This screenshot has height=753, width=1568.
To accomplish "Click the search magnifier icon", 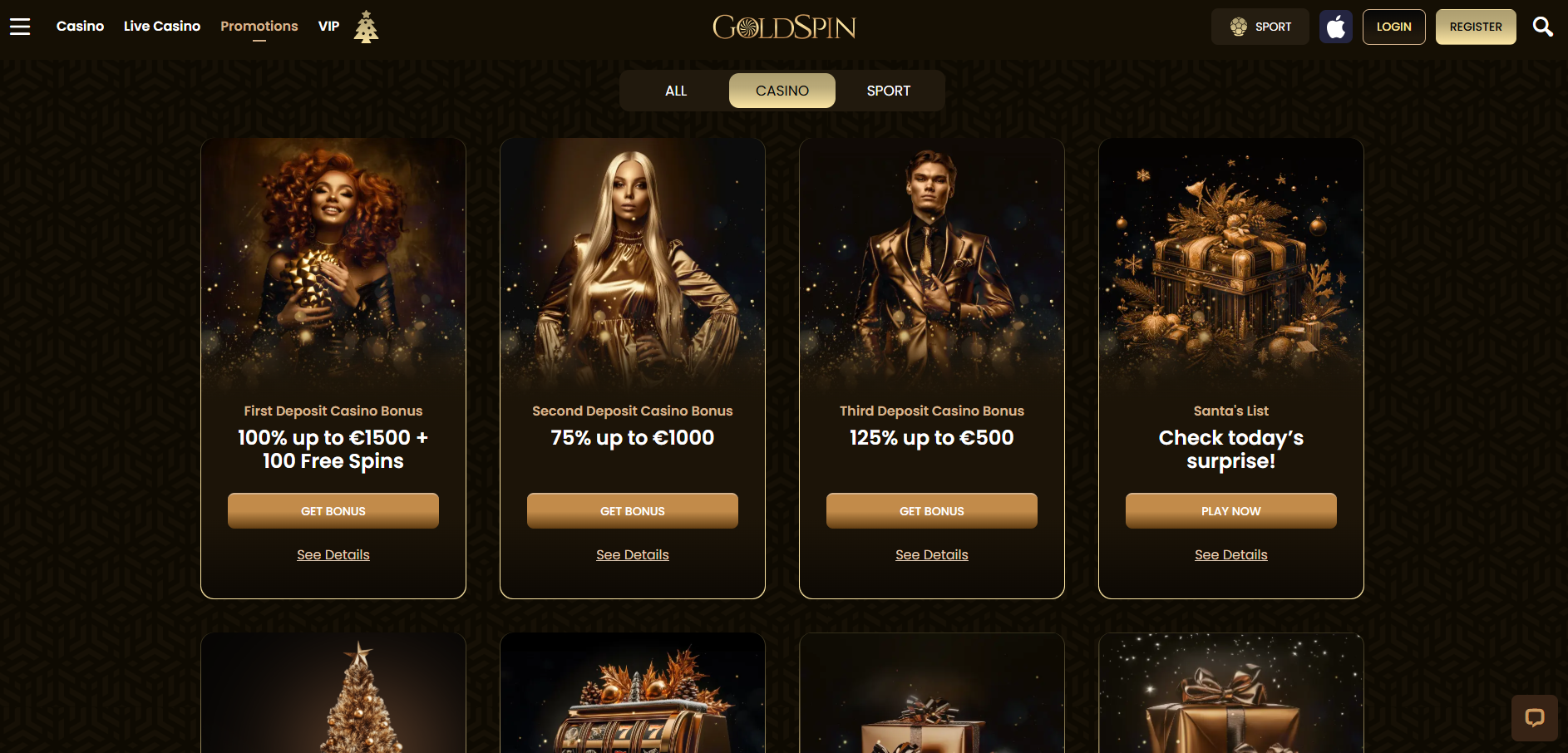I will click(1543, 26).
